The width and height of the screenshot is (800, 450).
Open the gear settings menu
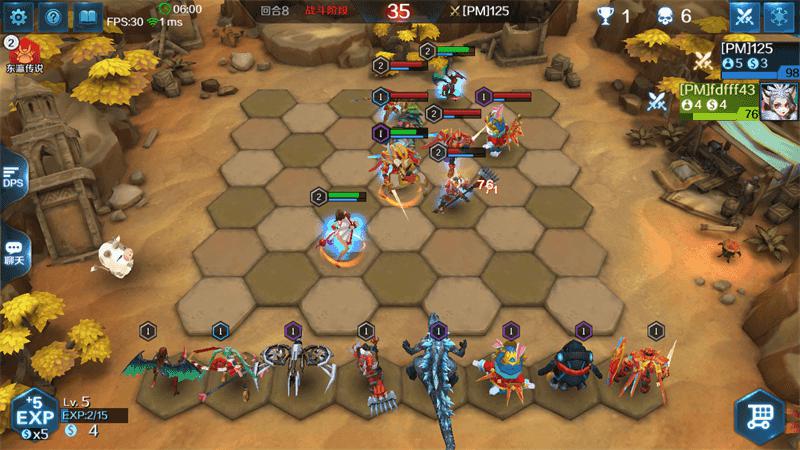(19, 17)
